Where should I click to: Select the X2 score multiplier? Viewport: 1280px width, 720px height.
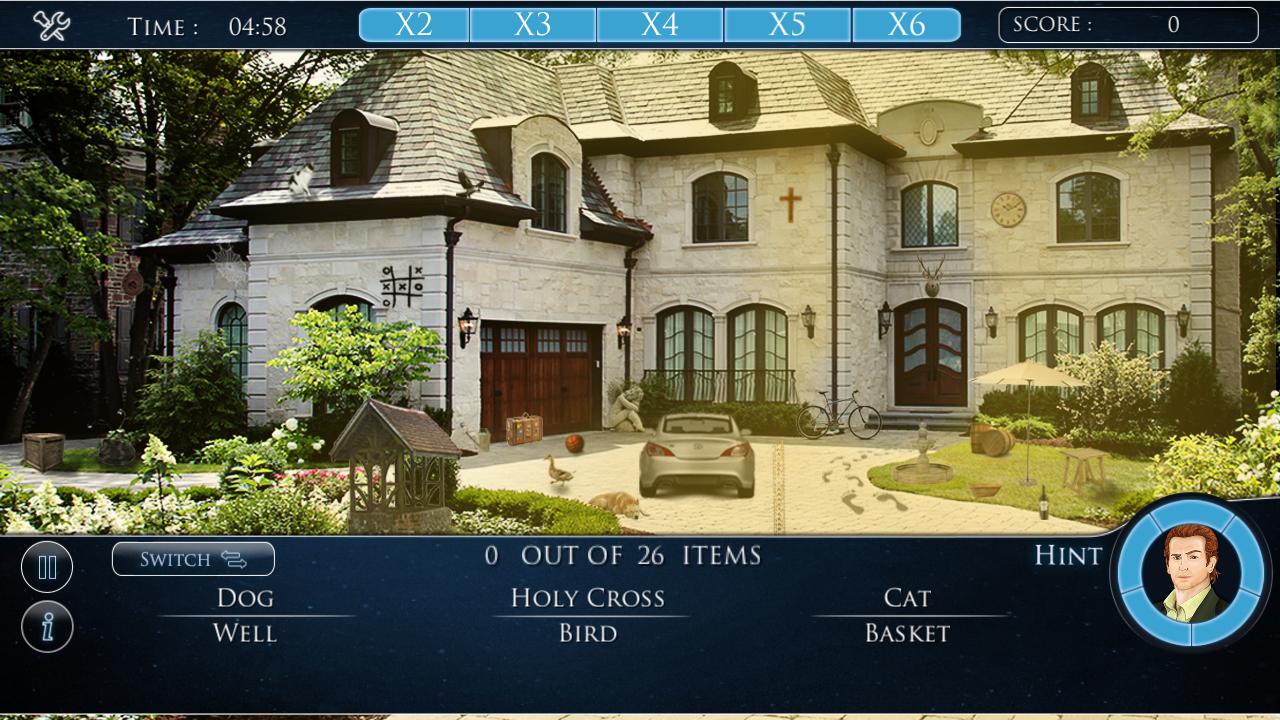point(413,22)
